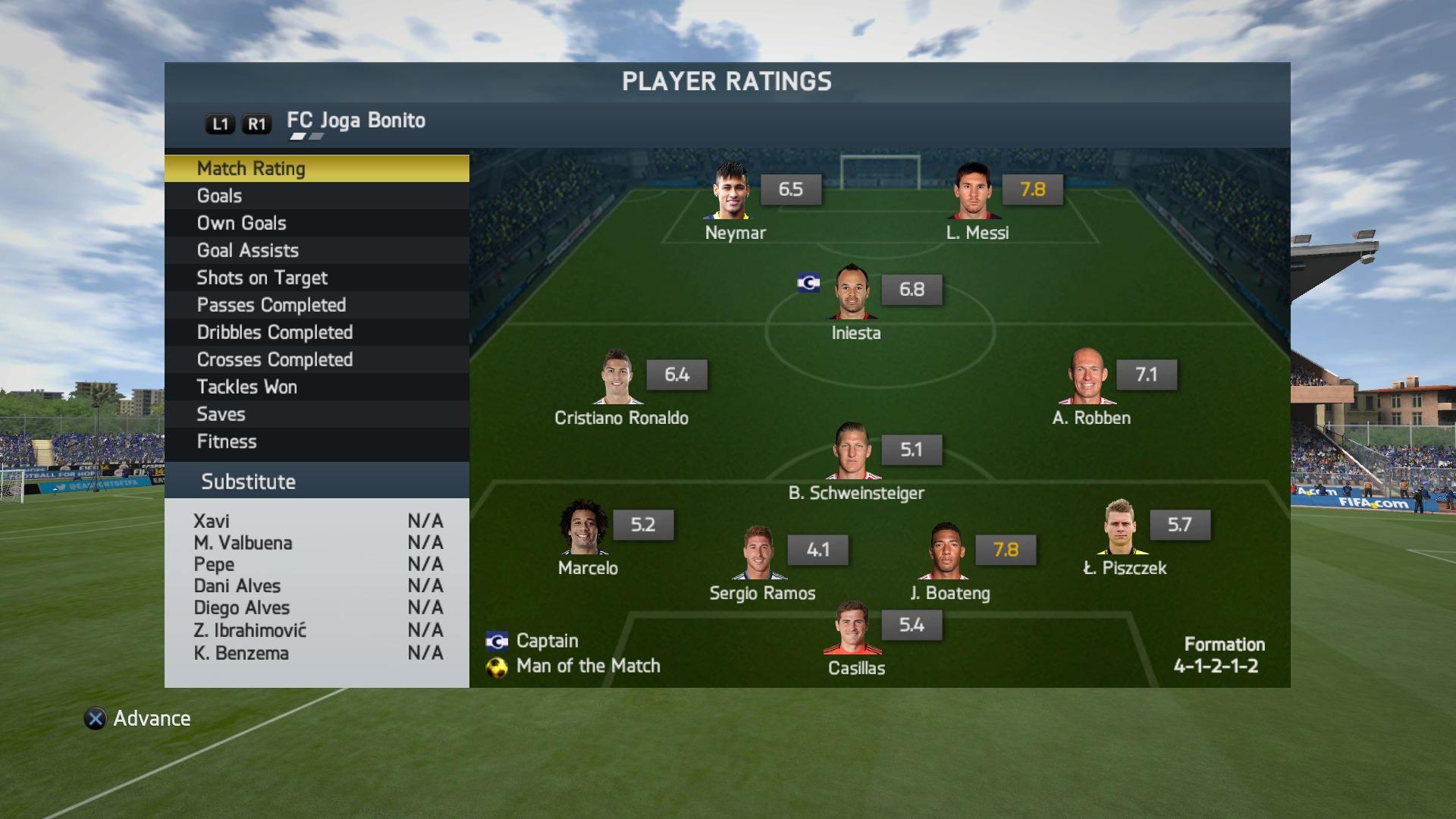The image size is (1456, 819).
Task: Show the Own Goals stat
Action: (316, 223)
